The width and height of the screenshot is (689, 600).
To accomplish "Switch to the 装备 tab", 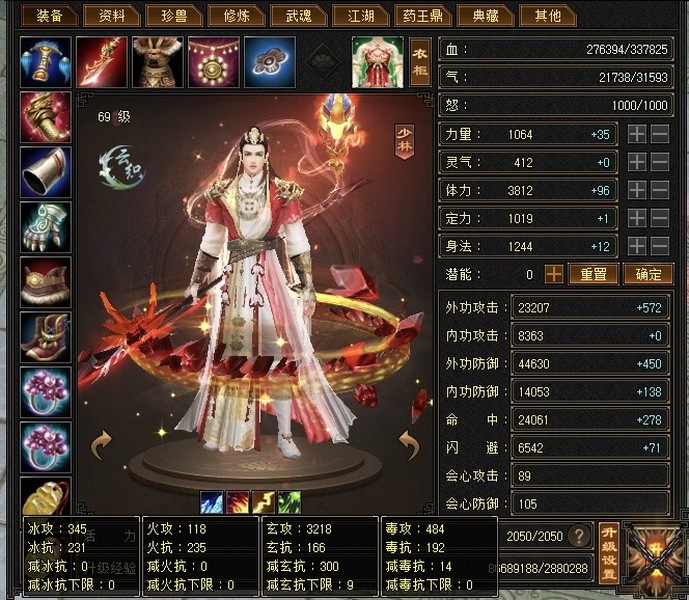I will 49,15.
